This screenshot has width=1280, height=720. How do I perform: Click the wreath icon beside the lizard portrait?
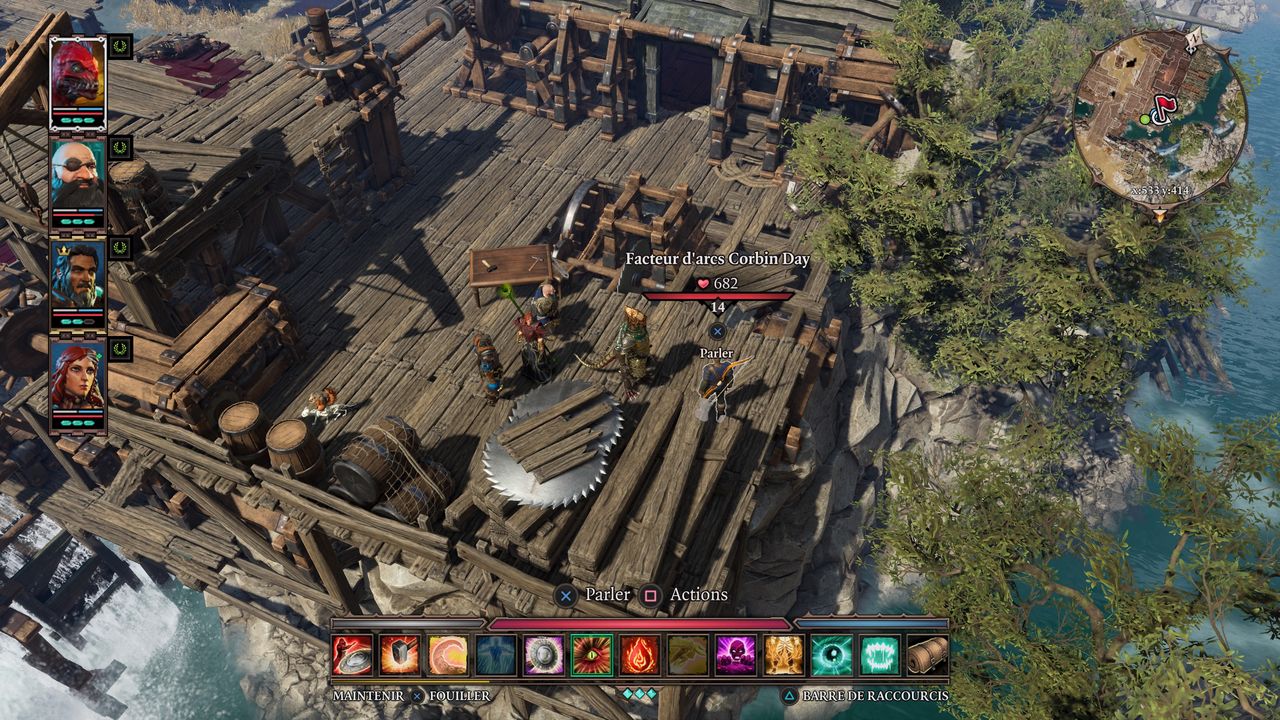pyautogui.click(x=121, y=46)
